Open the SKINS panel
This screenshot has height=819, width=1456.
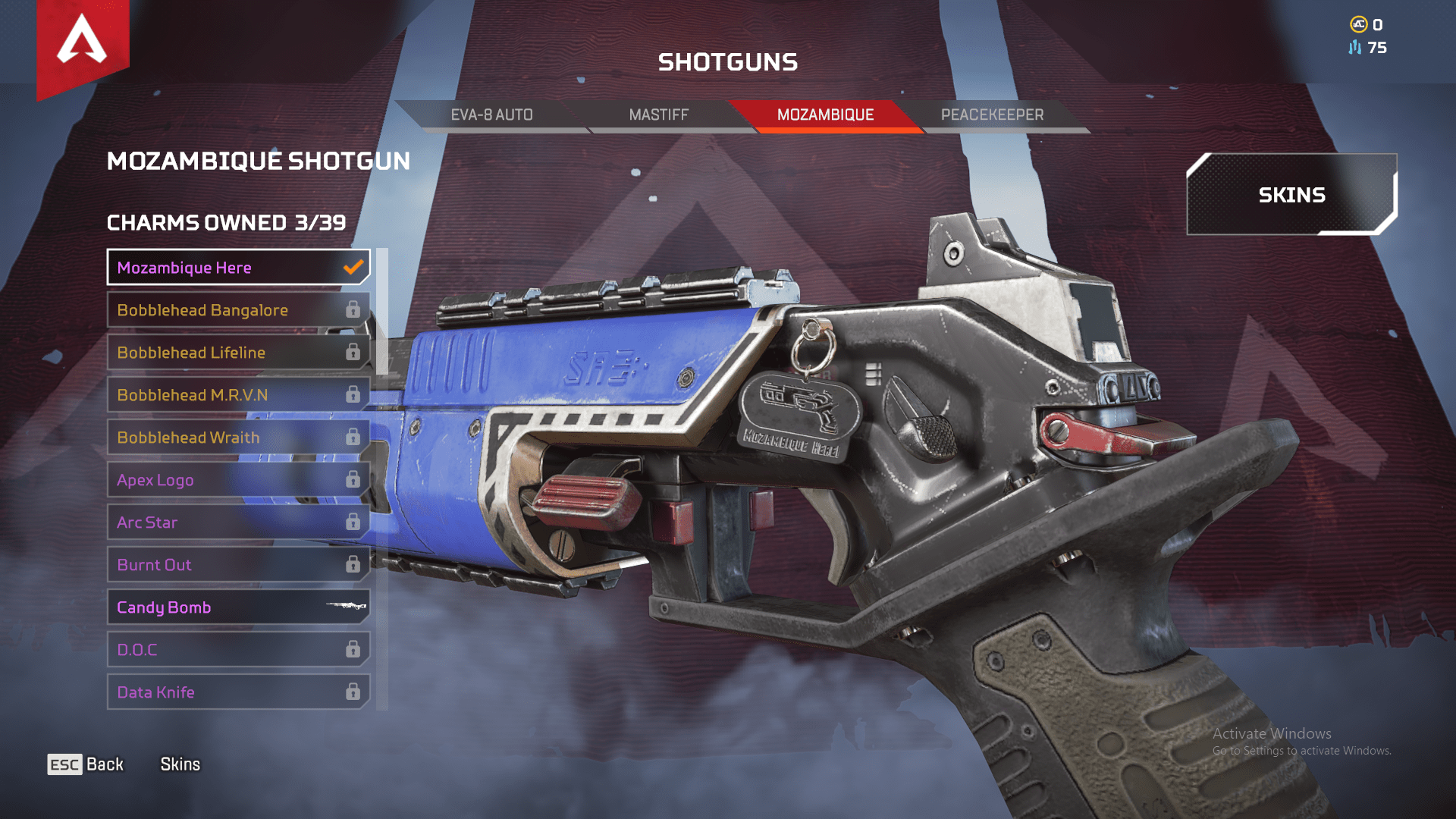tap(1292, 194)
